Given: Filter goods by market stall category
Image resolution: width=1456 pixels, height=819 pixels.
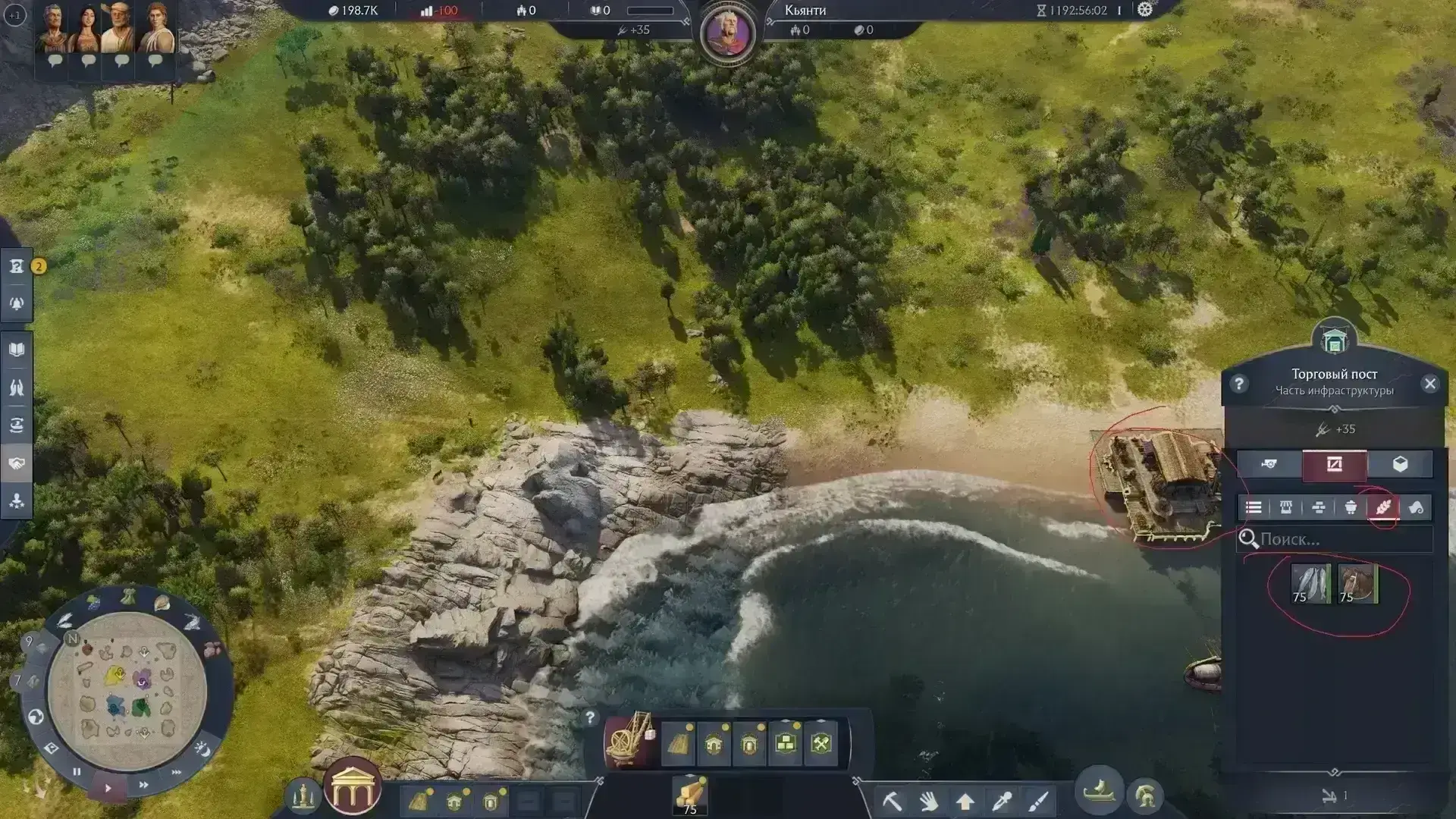Looking at the screenshot, I should click(x=1286, y=508).
